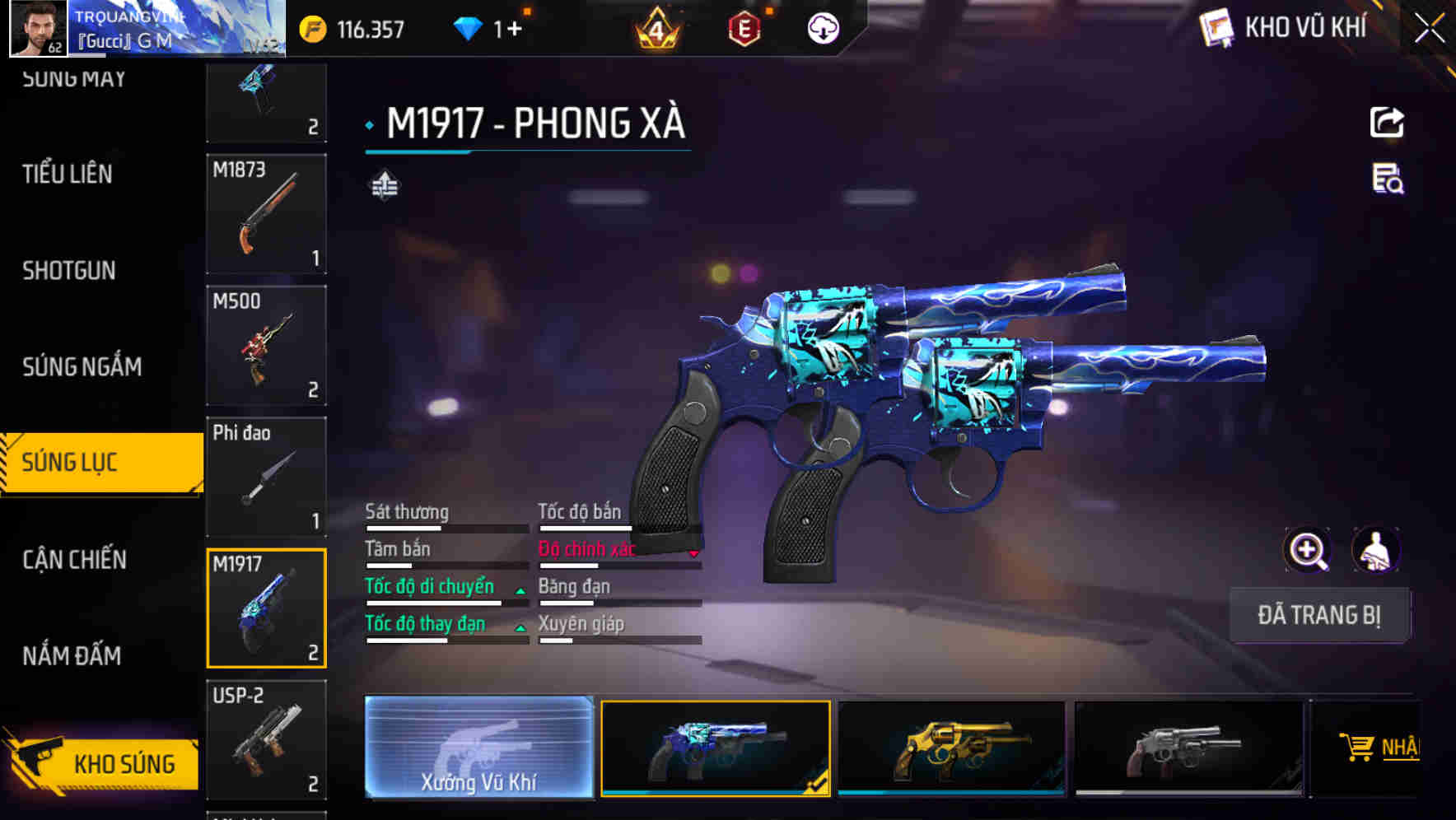Choose the Cận Chiến category
The width and height of the screenshot is (1456, 820).
(74, 560)
